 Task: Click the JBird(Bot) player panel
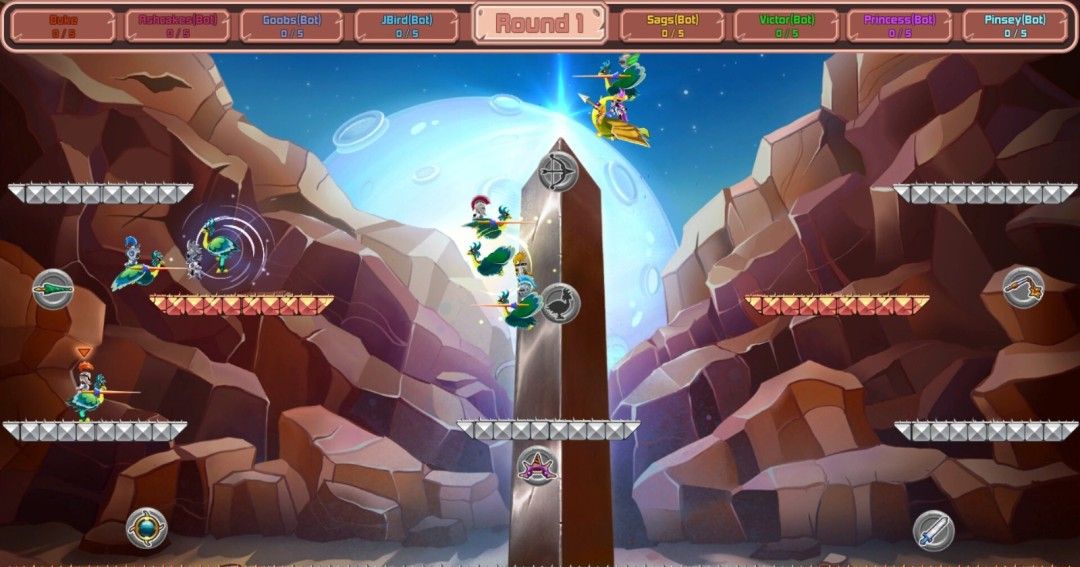pyautogui.click(x=406, y=26)
